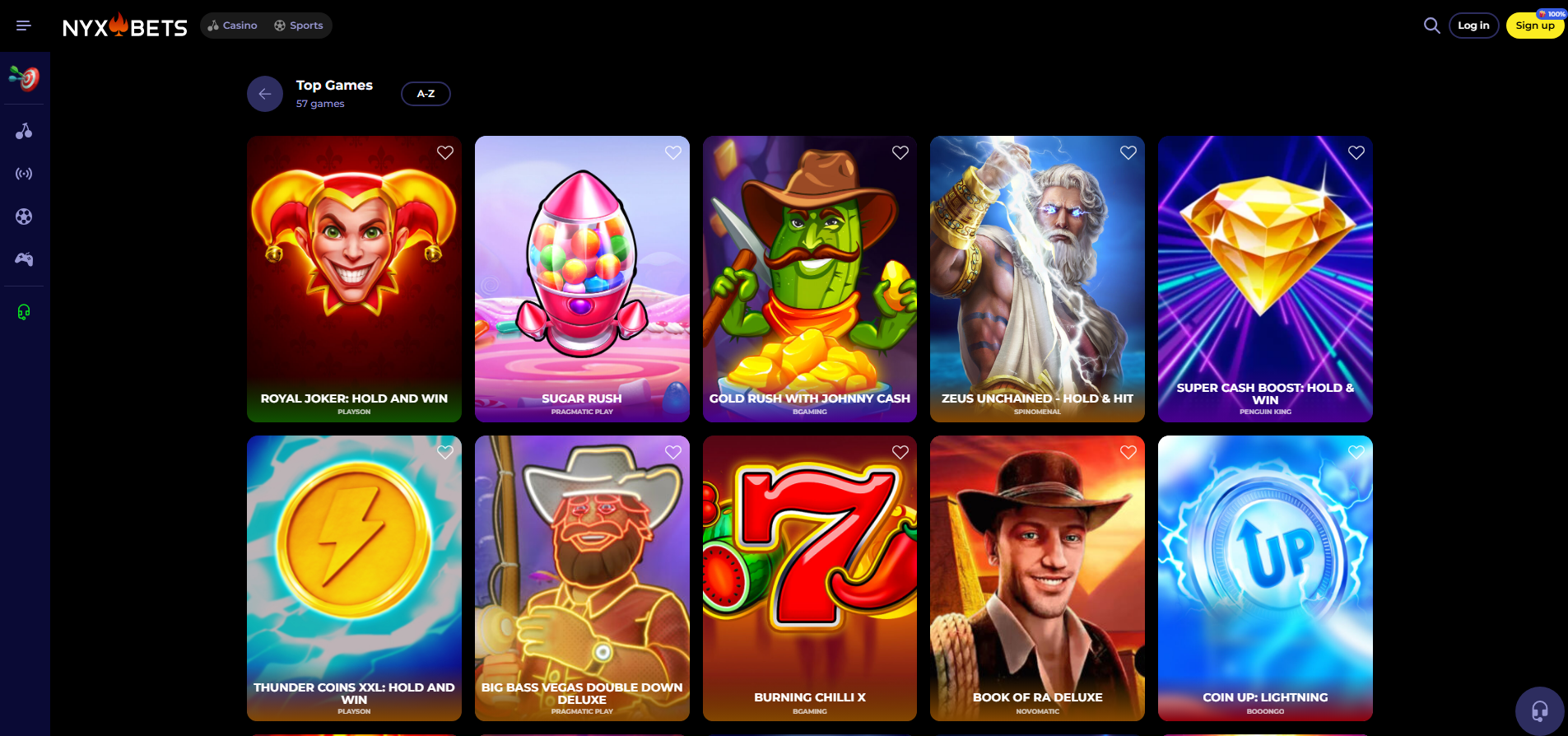Open the A-Z sorting selector
The image size is (1568, 736).
pyautogui.click(x=426, y=93)
